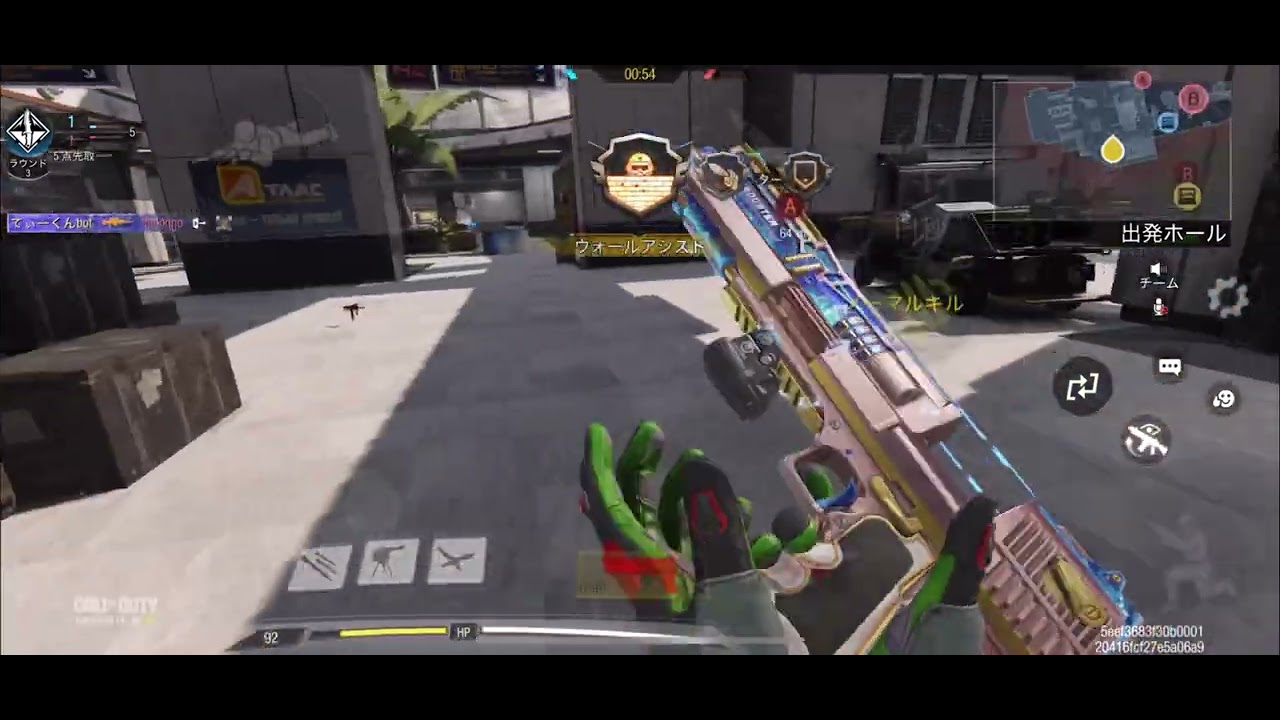Activate the sentry gun scorestreak
This screenshot has width=1280, height=720.
[388, 562]
